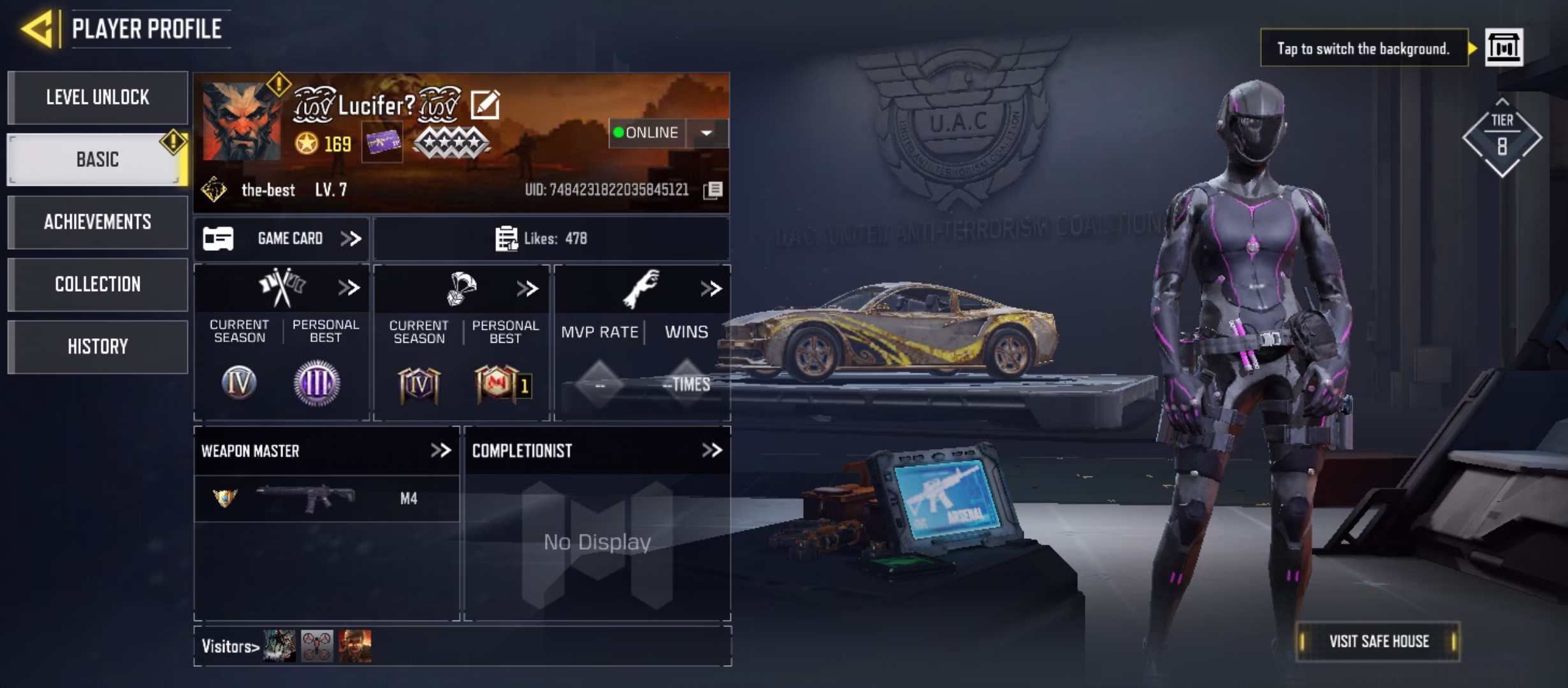
Task: Switch to the Achievements tab
Action: click(98, 222)
